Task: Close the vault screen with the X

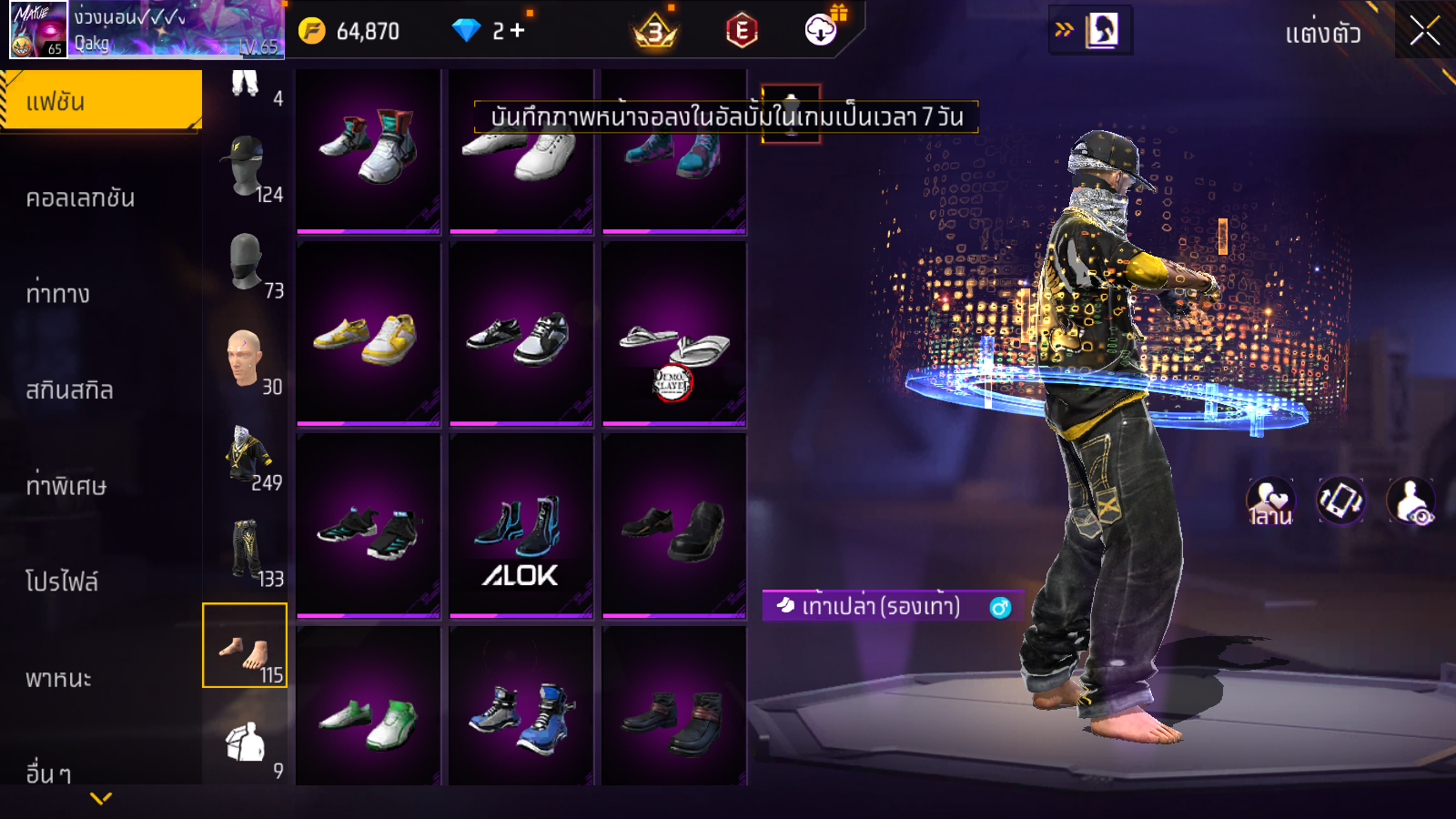Action: (1424, 32)
